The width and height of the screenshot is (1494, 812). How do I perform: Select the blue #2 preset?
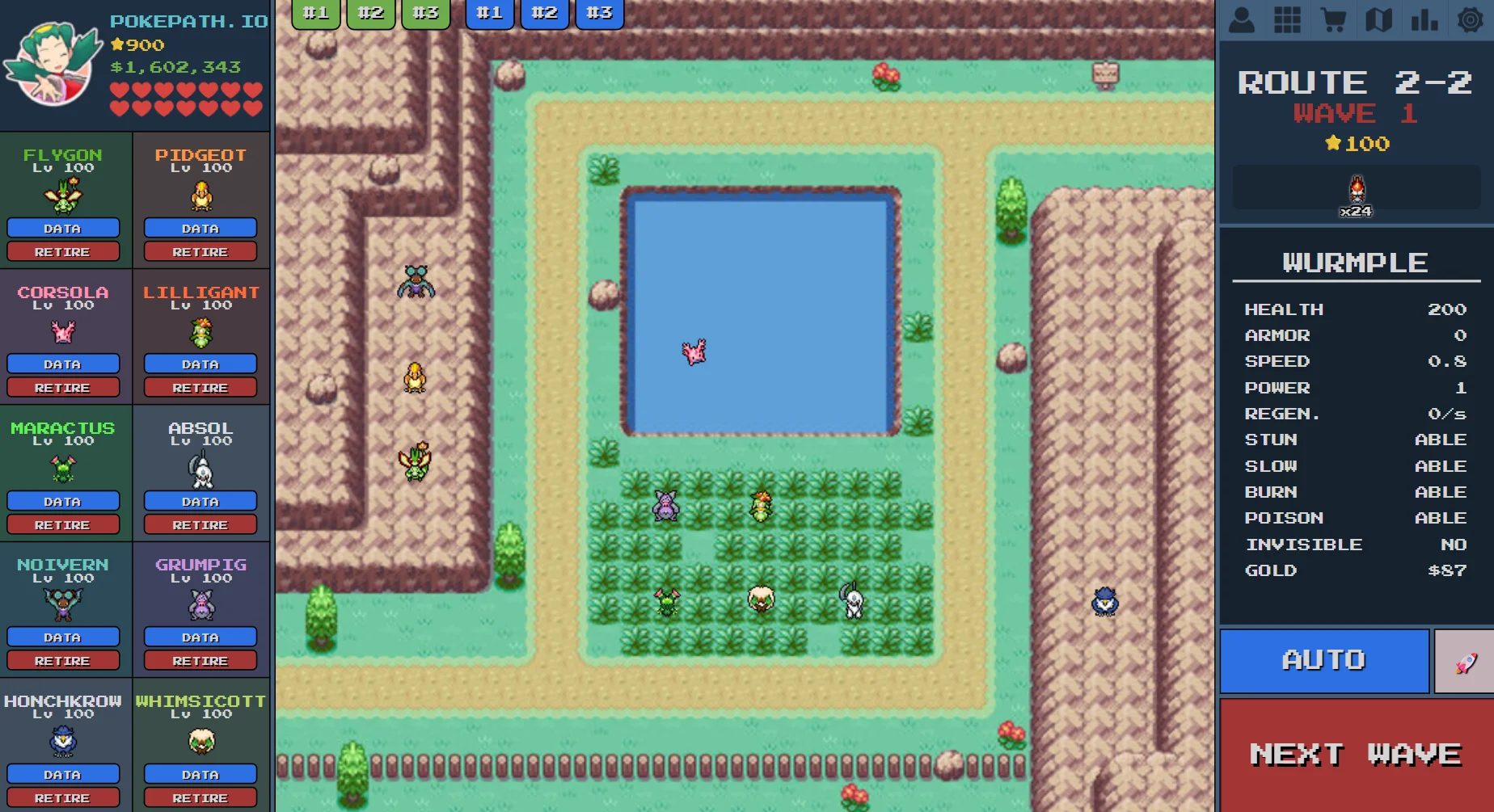point(544,13)
